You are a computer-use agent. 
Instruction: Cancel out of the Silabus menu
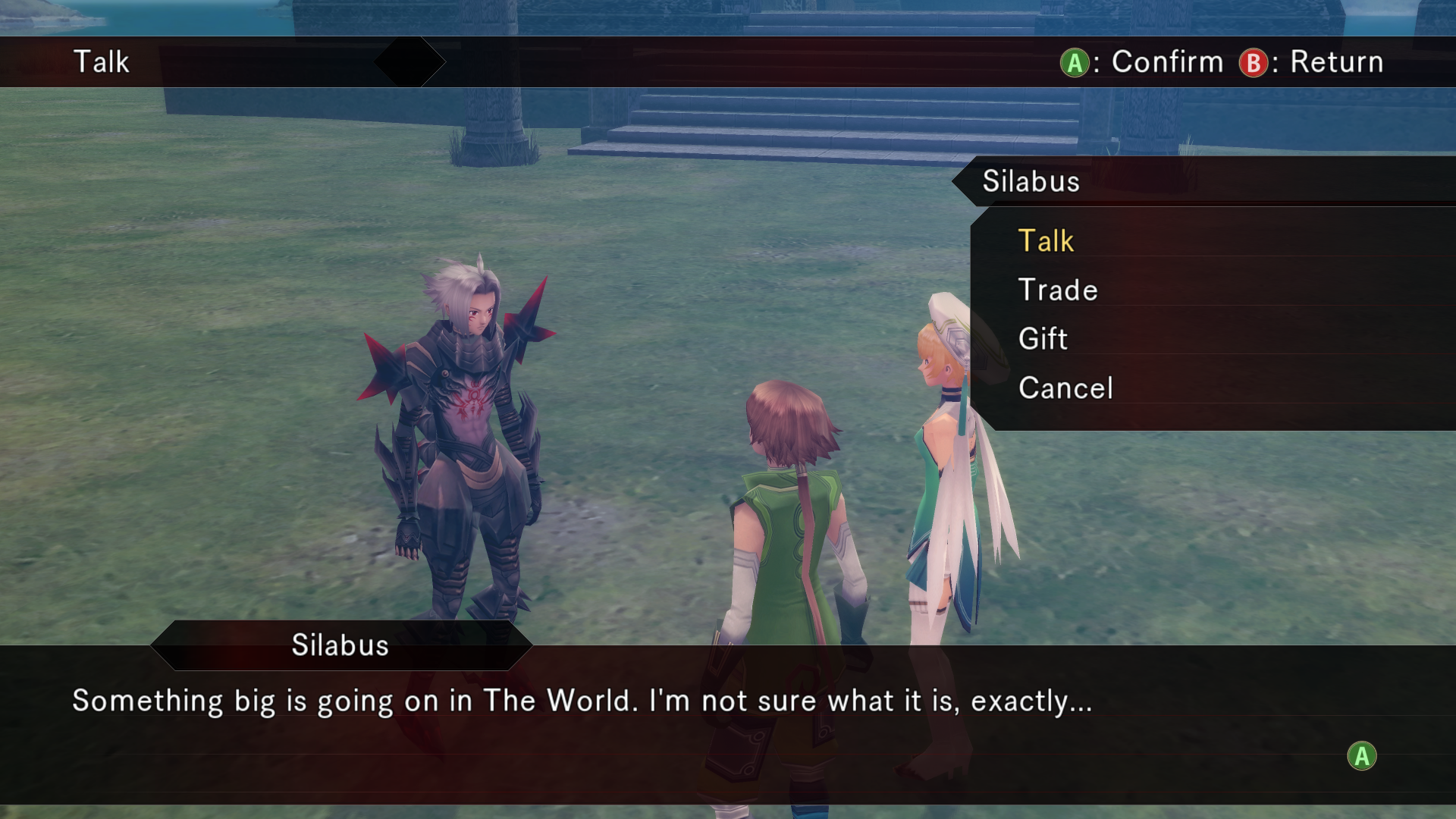(x=1065, y=388)
